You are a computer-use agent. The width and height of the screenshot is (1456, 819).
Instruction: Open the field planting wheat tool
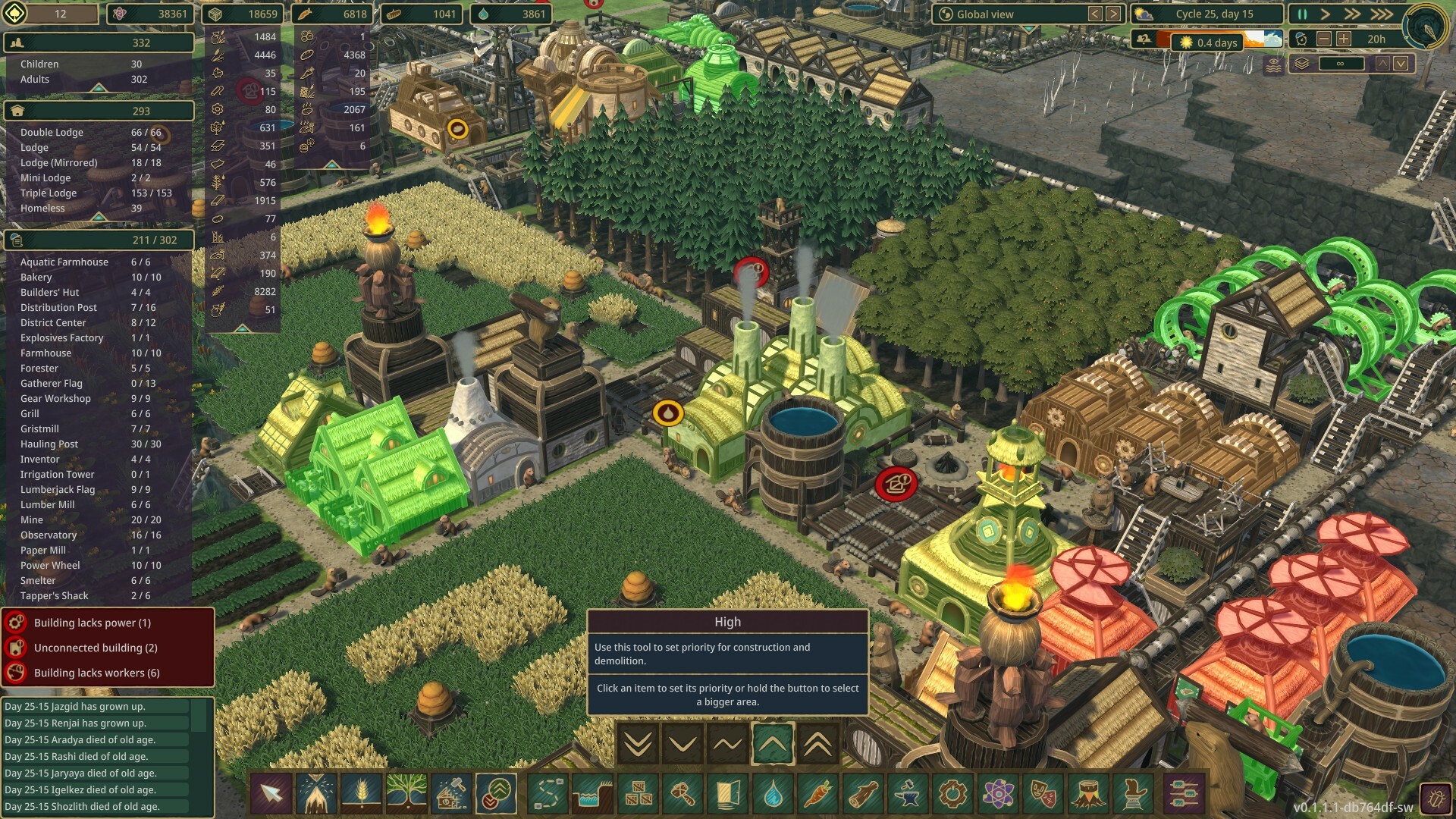coord(362,794)
